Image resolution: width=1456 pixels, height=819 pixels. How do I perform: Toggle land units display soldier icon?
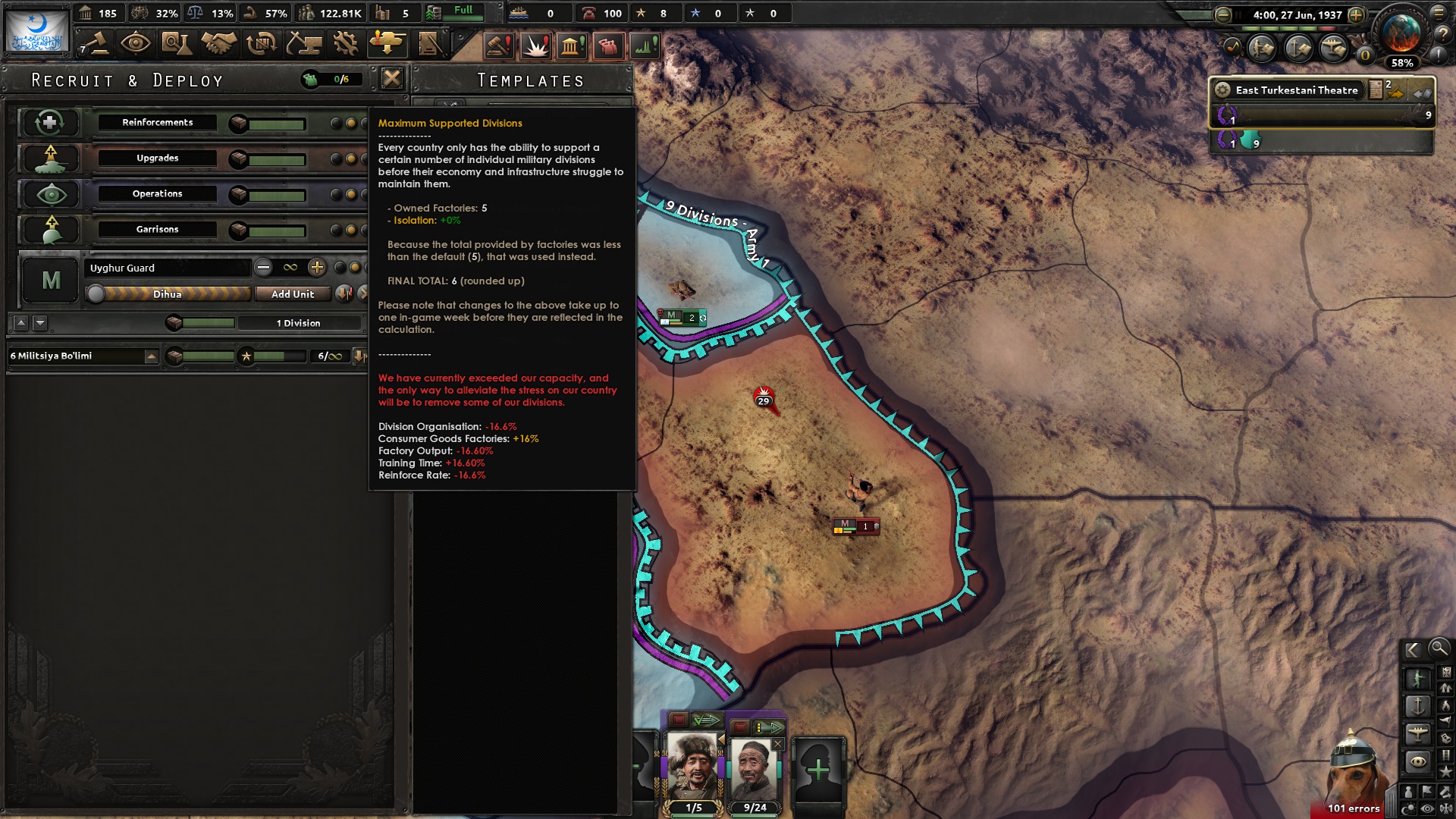click(x=1418, y=677)
